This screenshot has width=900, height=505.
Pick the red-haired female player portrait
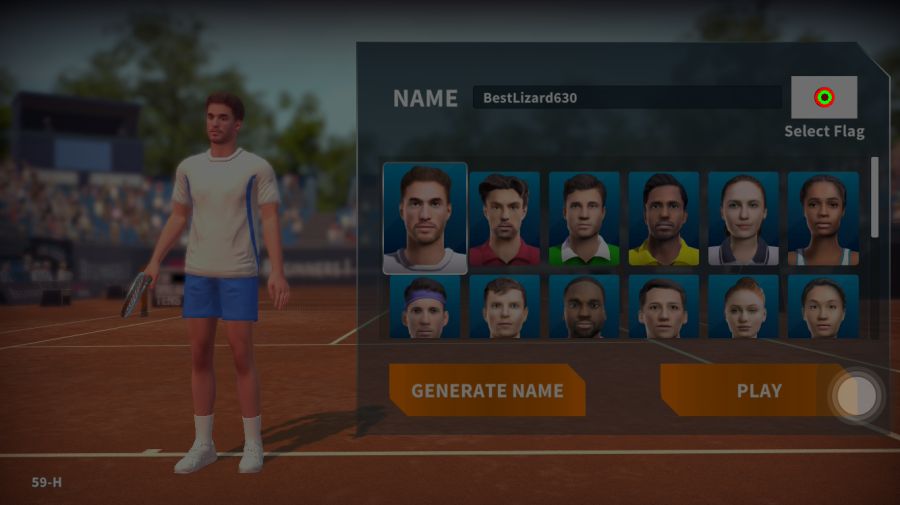click(x=743, y=306)
